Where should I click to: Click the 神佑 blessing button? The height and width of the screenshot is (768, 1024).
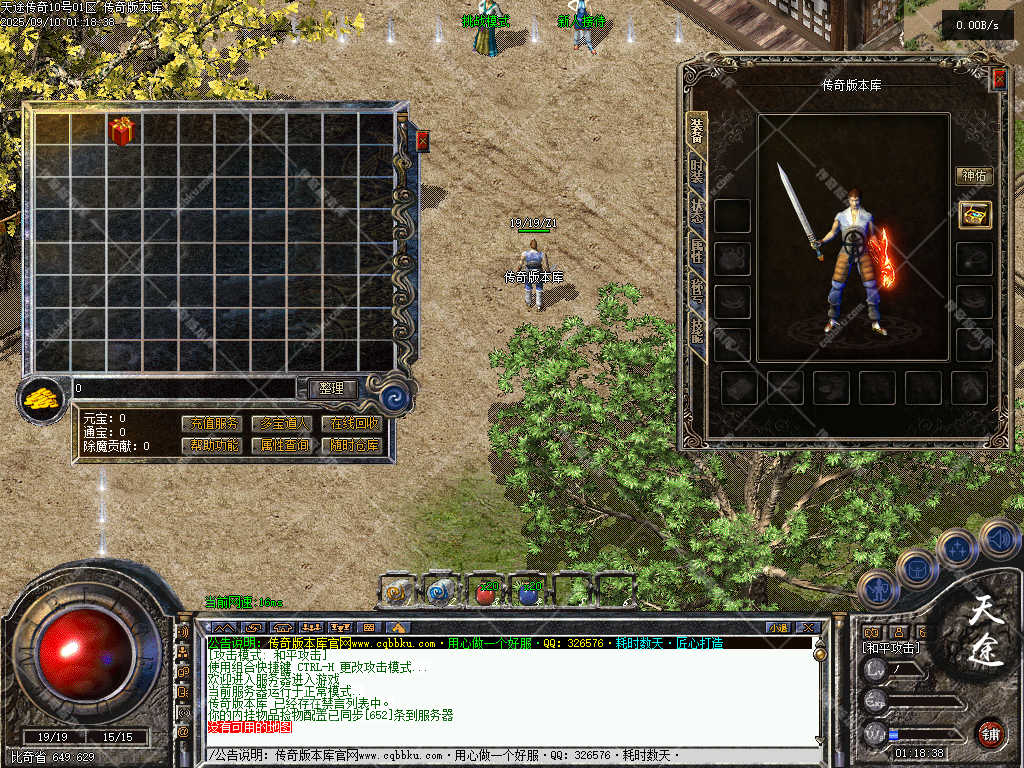coord(974,176)
